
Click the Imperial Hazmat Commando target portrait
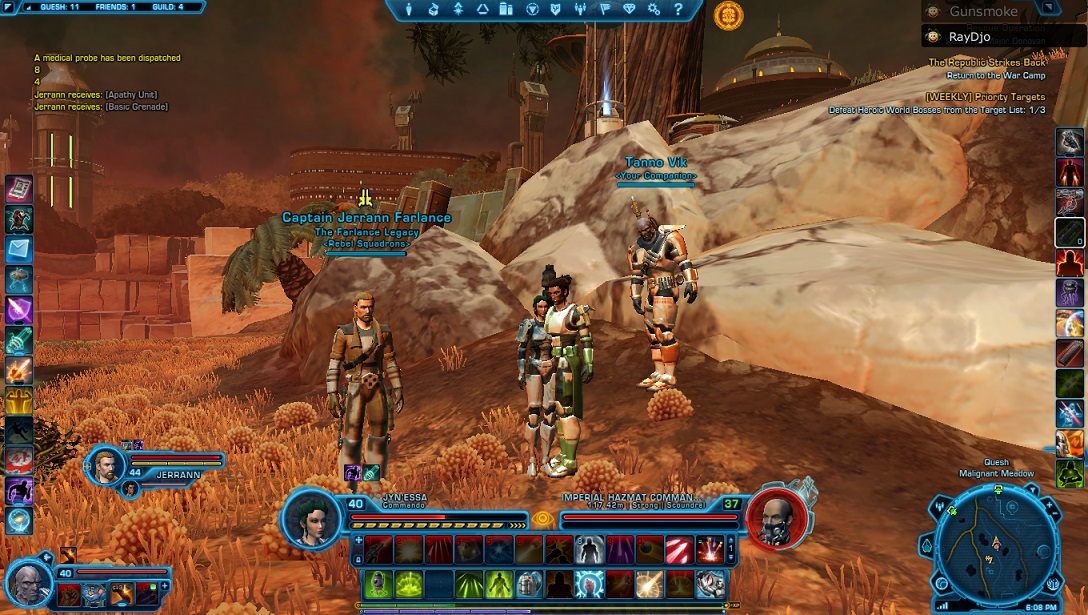click(774, 519)
